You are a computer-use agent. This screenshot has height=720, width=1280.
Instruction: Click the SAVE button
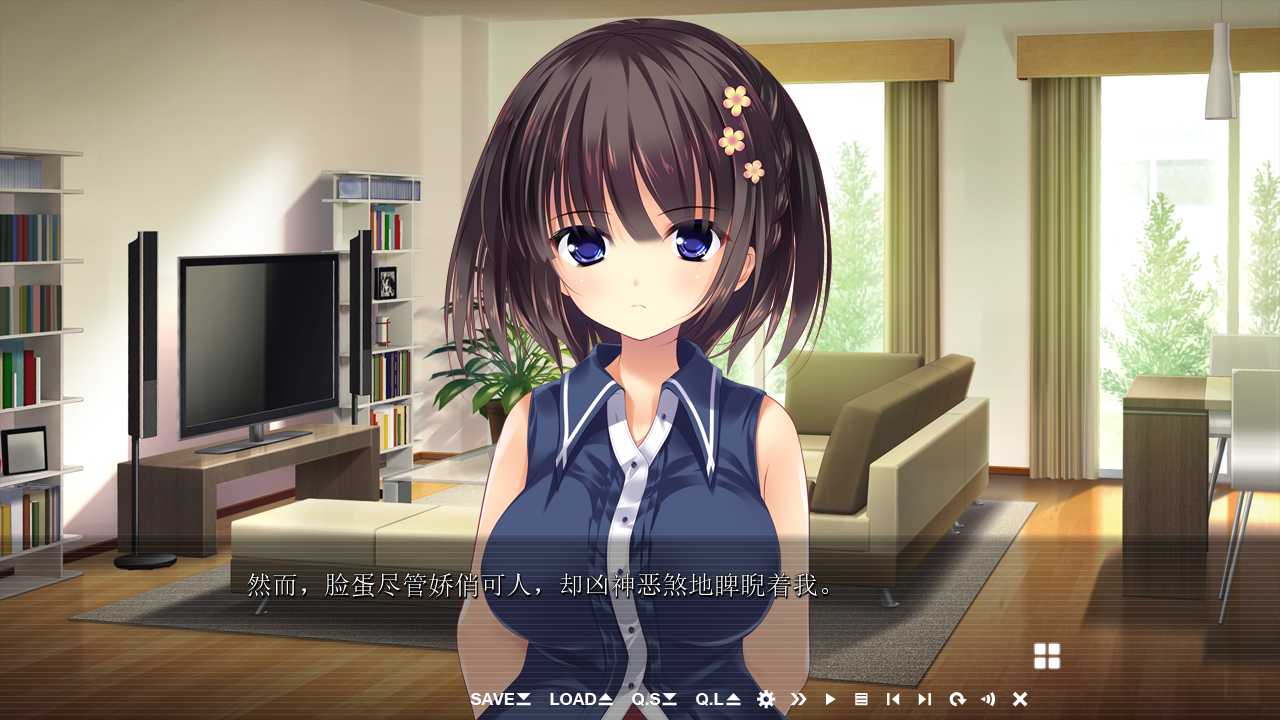pos(494,700)
